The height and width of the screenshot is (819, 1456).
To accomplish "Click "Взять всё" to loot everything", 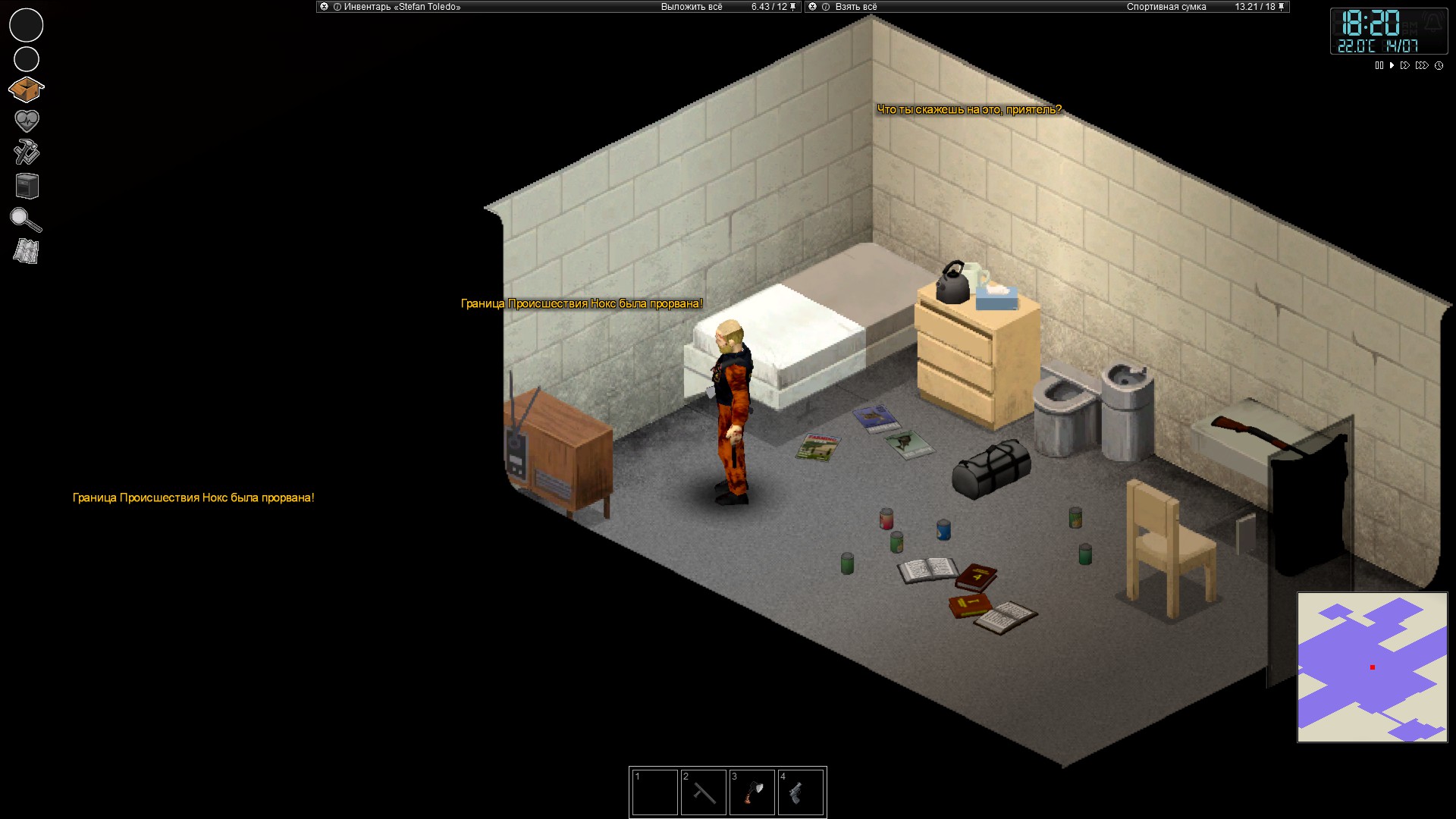I will click(855, 7).
